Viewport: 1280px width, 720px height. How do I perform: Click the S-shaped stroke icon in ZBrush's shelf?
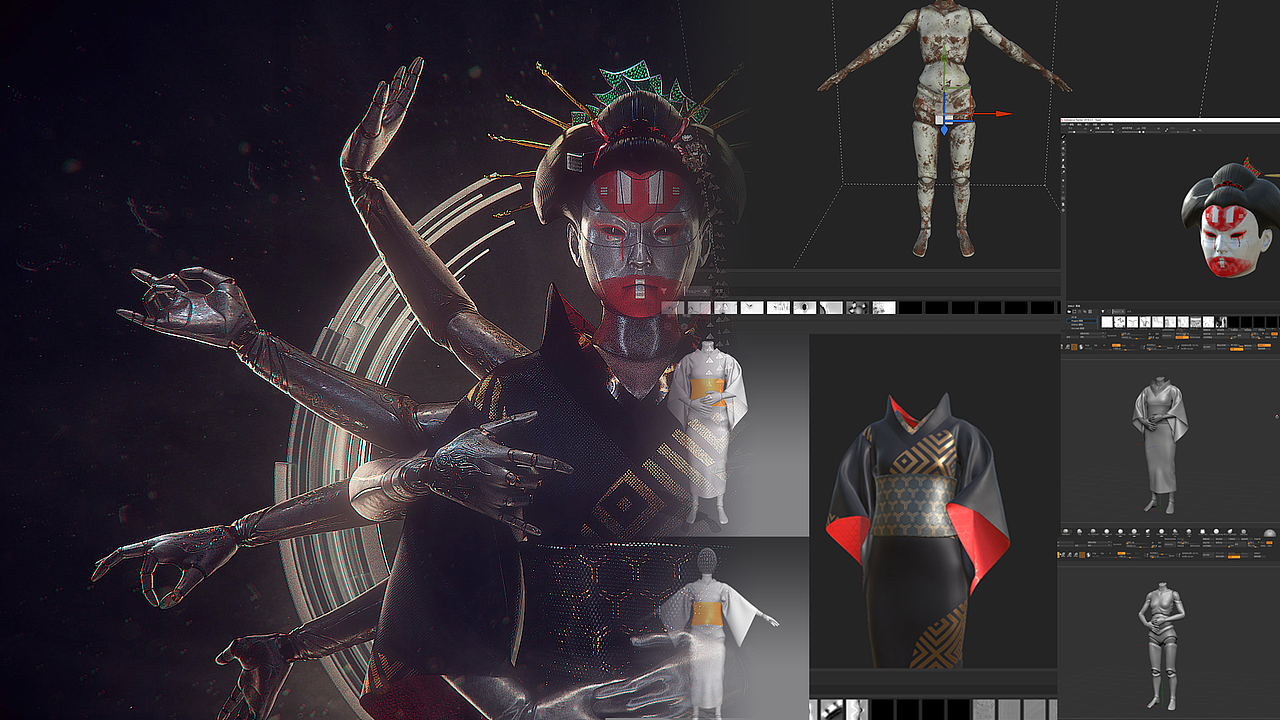(x=1089, y=555)
